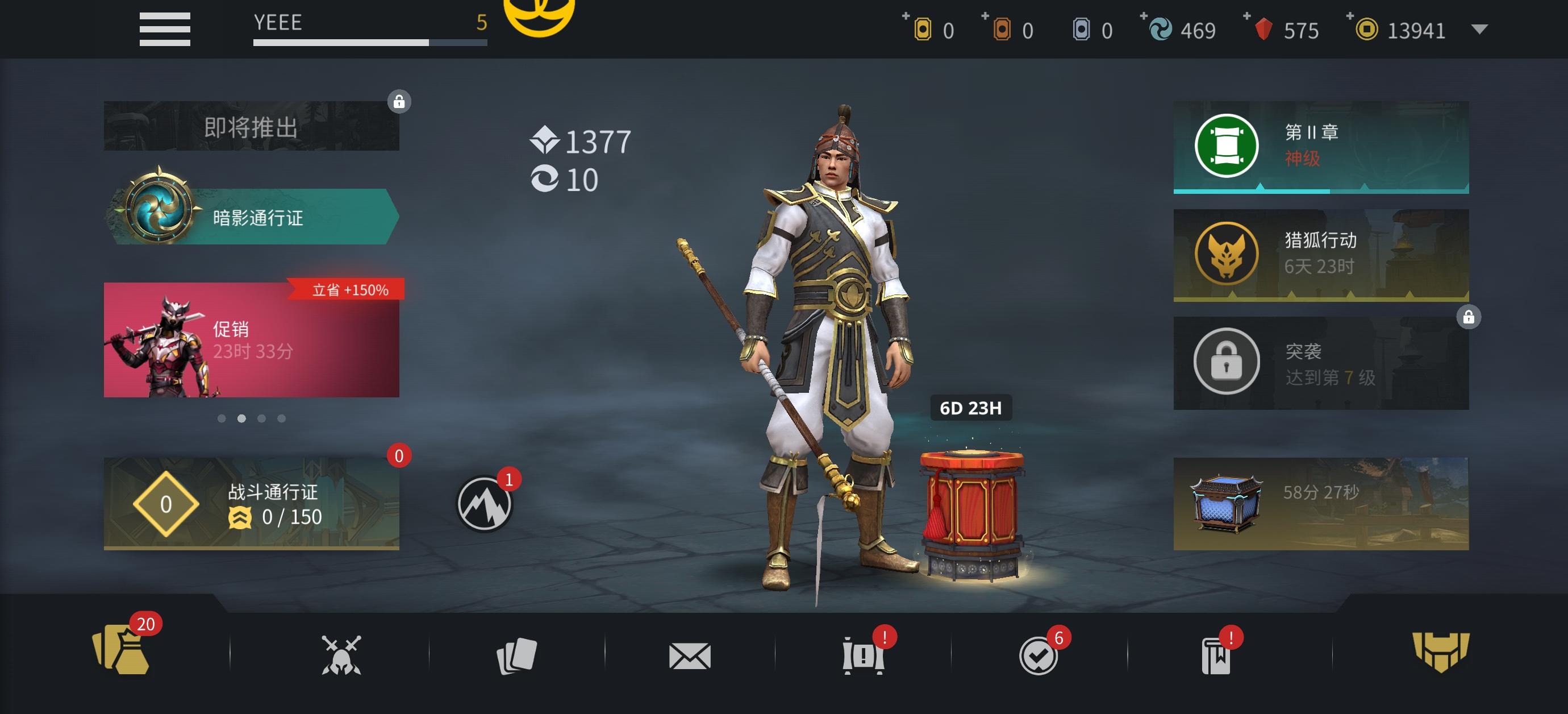Viewport: 1568px width, 714px height.
Task: Open 第II章 神级 chapter panel
Action: (x=1318, y=148)
